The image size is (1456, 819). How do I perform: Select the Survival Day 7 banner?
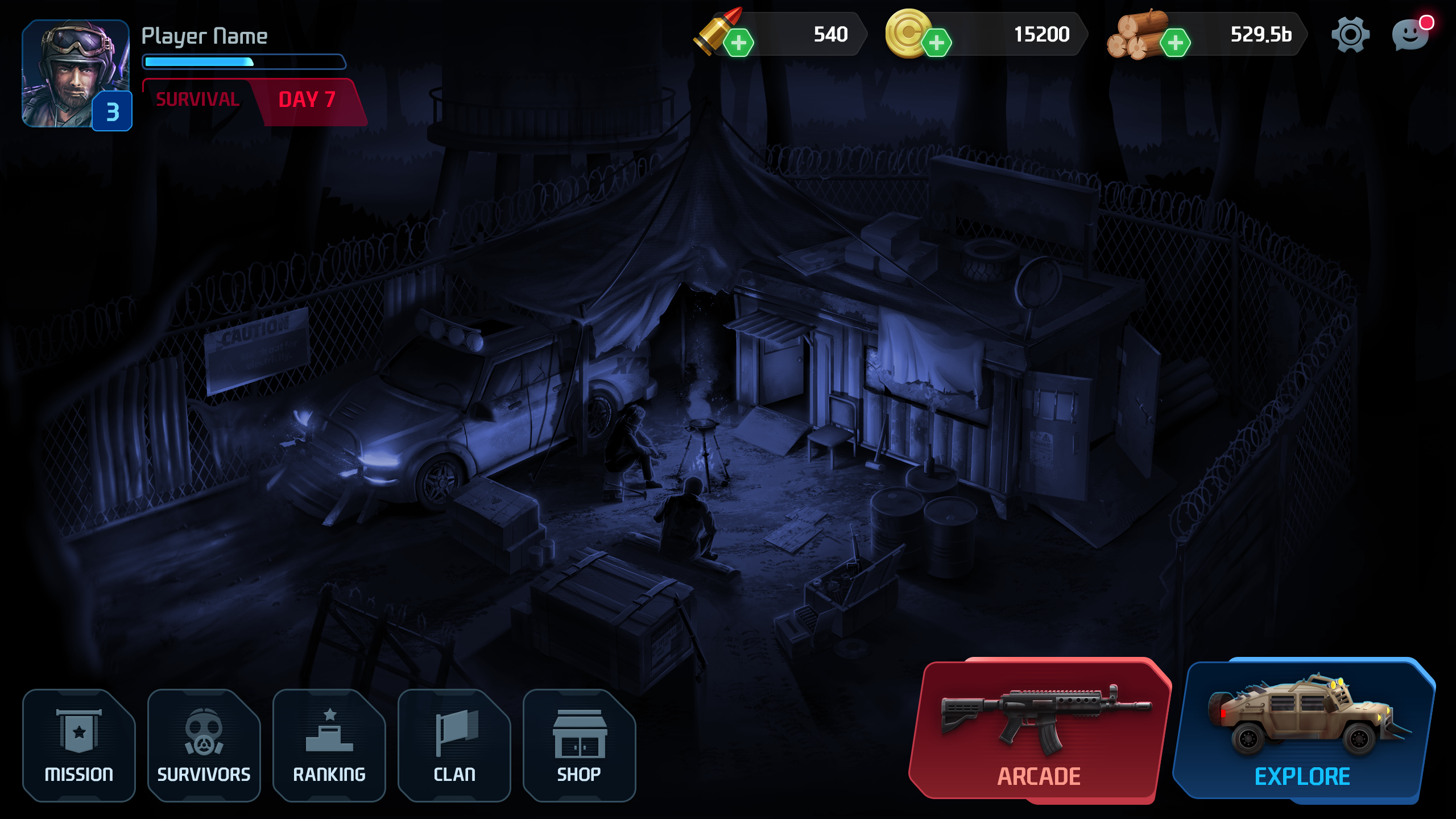point(253,101)
